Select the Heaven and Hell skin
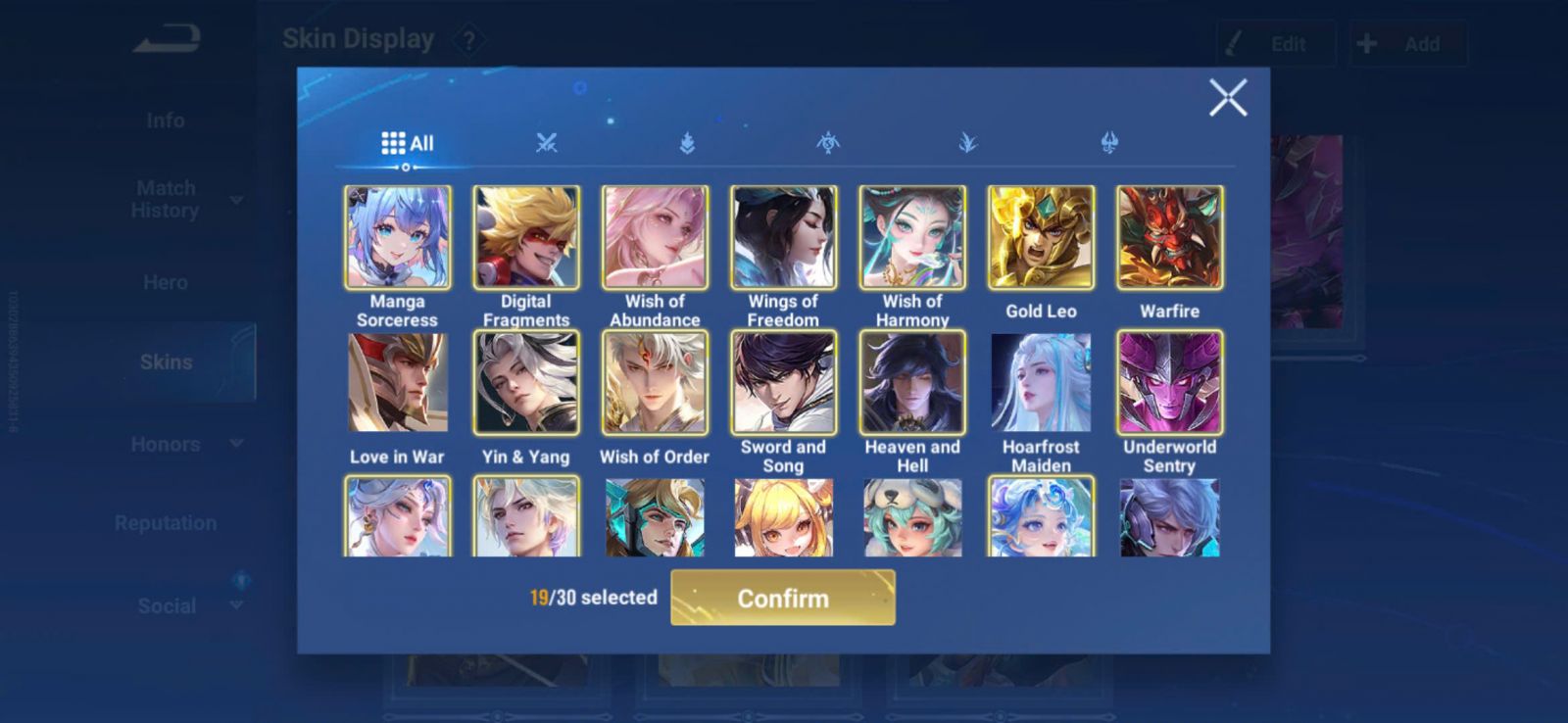 [x=912, y=382]
